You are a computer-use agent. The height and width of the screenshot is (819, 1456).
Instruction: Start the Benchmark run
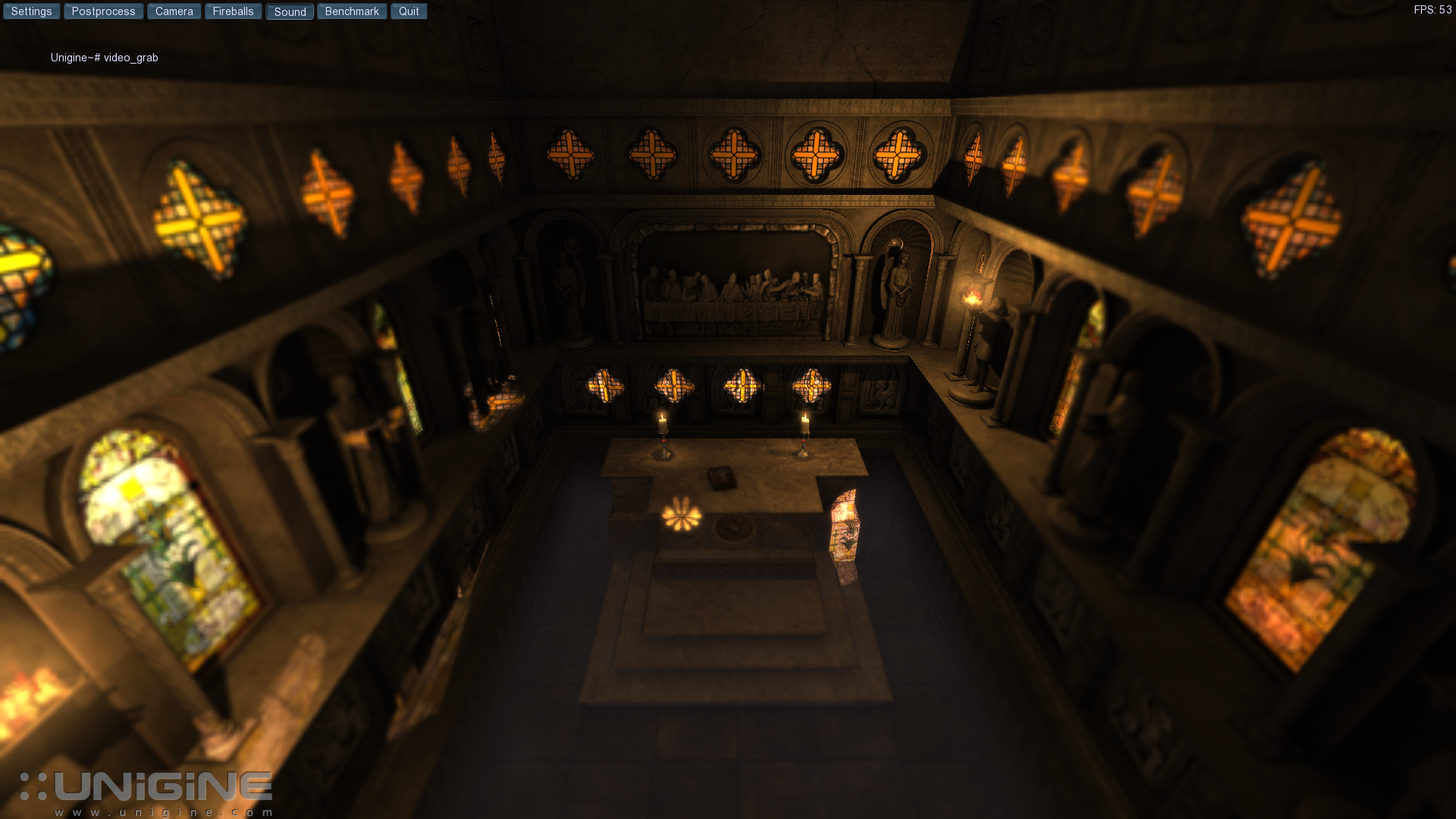coord(351,11)
